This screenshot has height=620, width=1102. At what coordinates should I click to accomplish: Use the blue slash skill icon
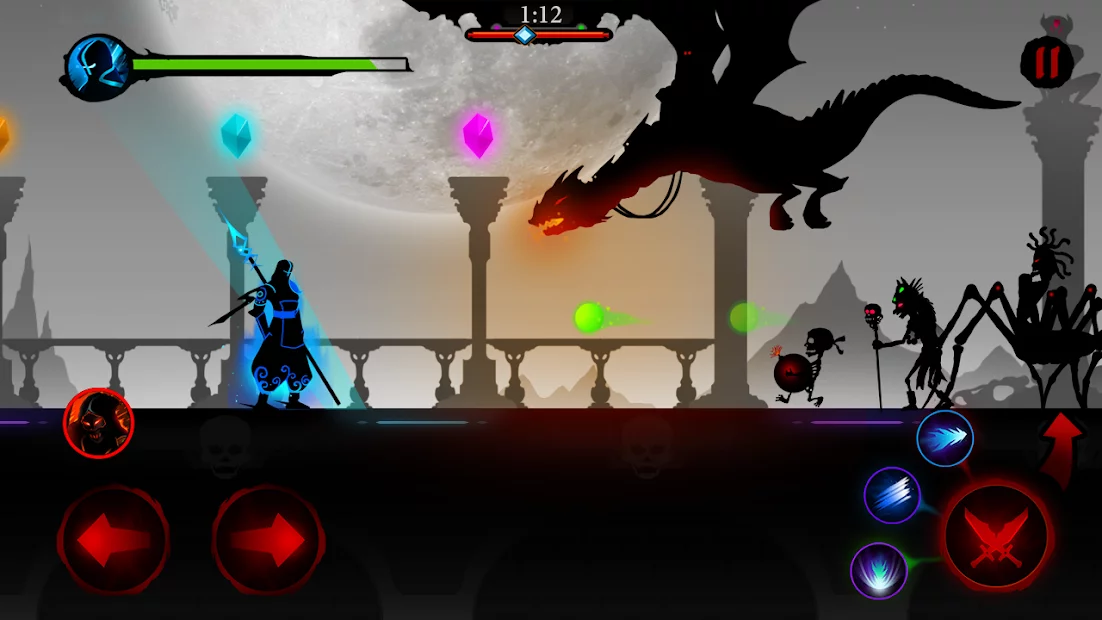point(892,495)
